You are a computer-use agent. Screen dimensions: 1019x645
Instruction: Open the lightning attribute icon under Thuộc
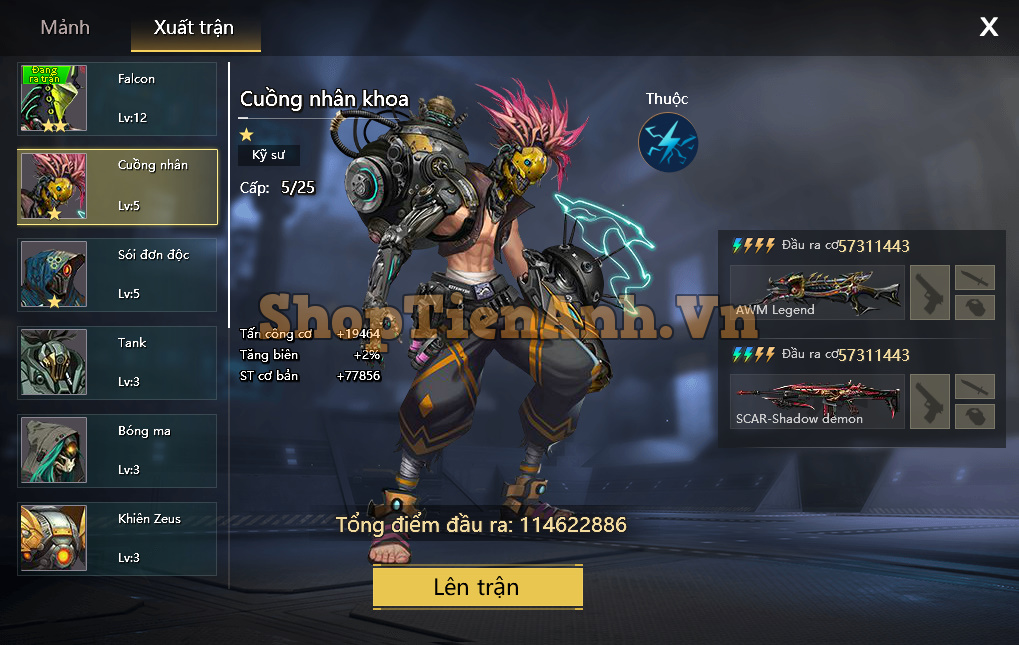(x=668, y=142)
